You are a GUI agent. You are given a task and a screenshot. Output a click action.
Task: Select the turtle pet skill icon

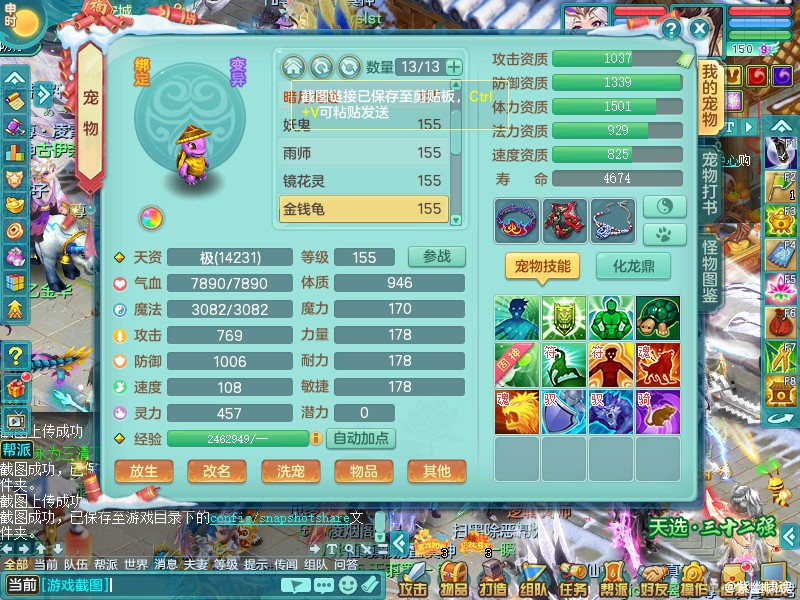click(657, 318)
